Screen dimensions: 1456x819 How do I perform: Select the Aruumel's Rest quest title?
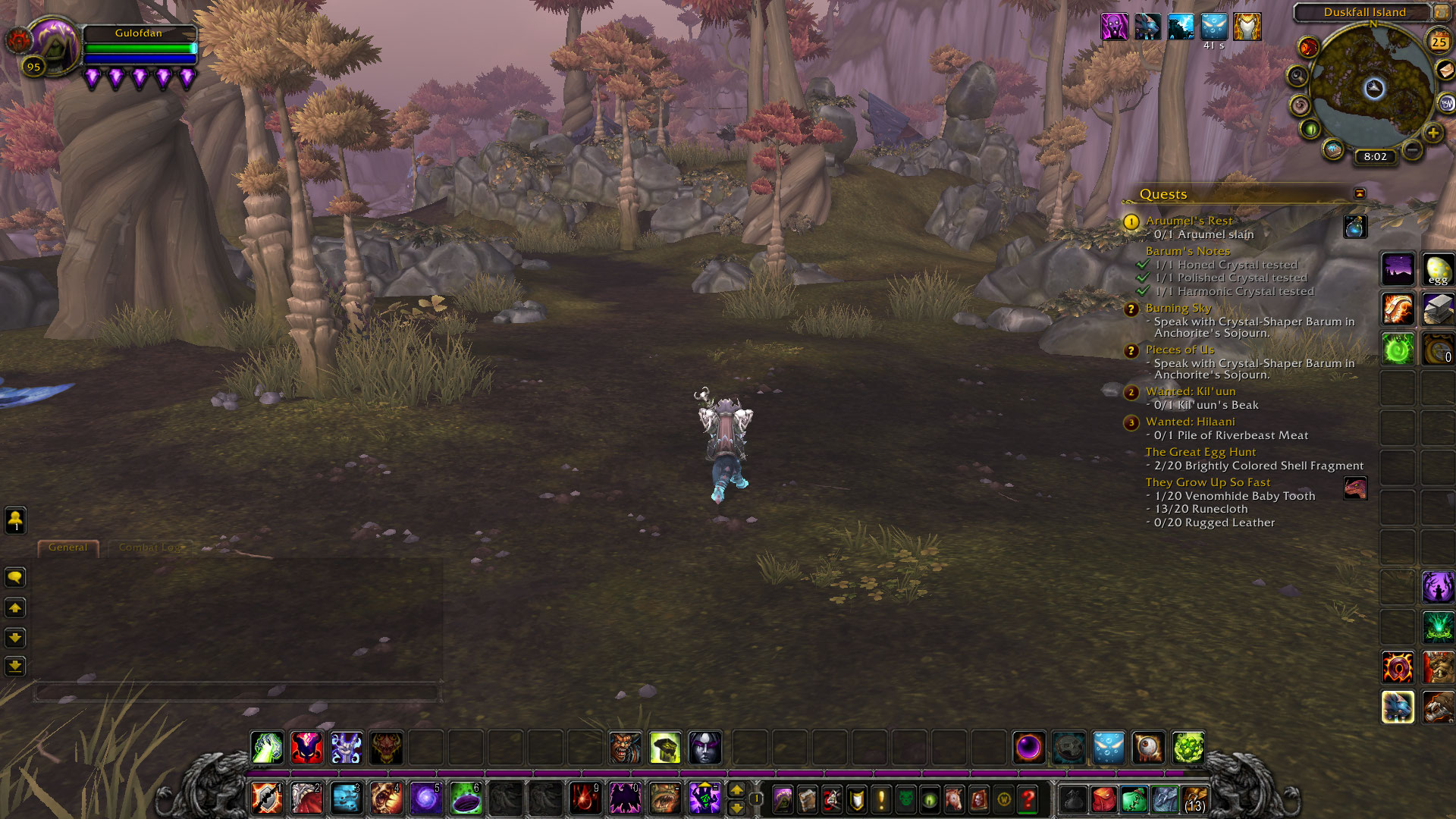click(x=1188, y=221)
